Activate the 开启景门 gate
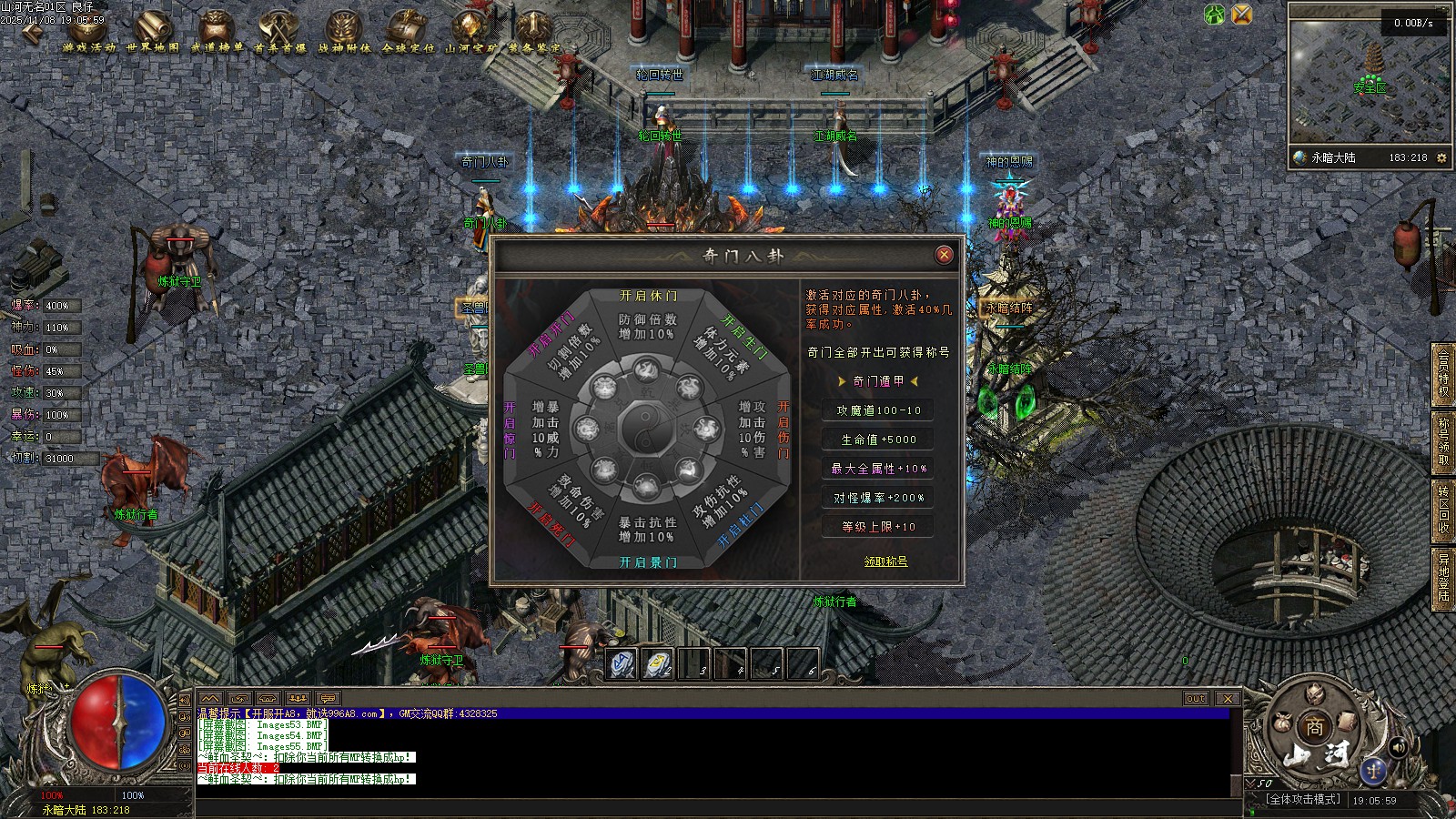The height and width of the screenshot is (819, 1456). click(x=648, y=562)
